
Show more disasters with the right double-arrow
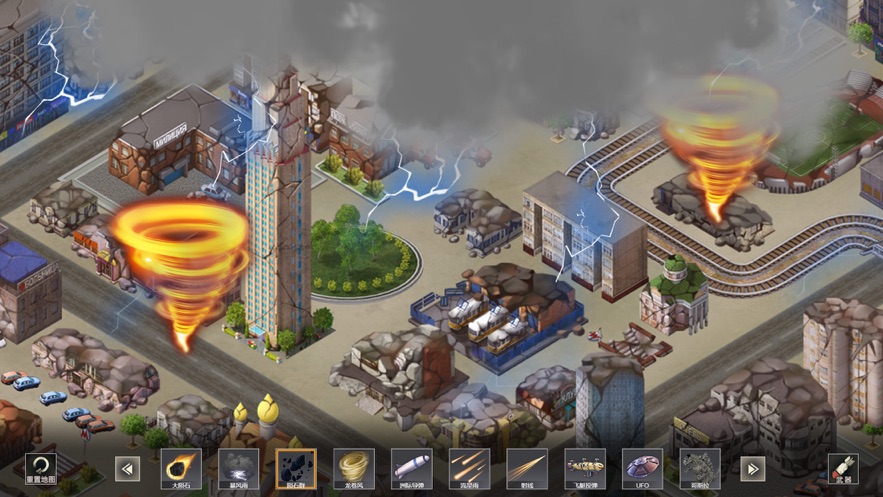tap(752, 468)
